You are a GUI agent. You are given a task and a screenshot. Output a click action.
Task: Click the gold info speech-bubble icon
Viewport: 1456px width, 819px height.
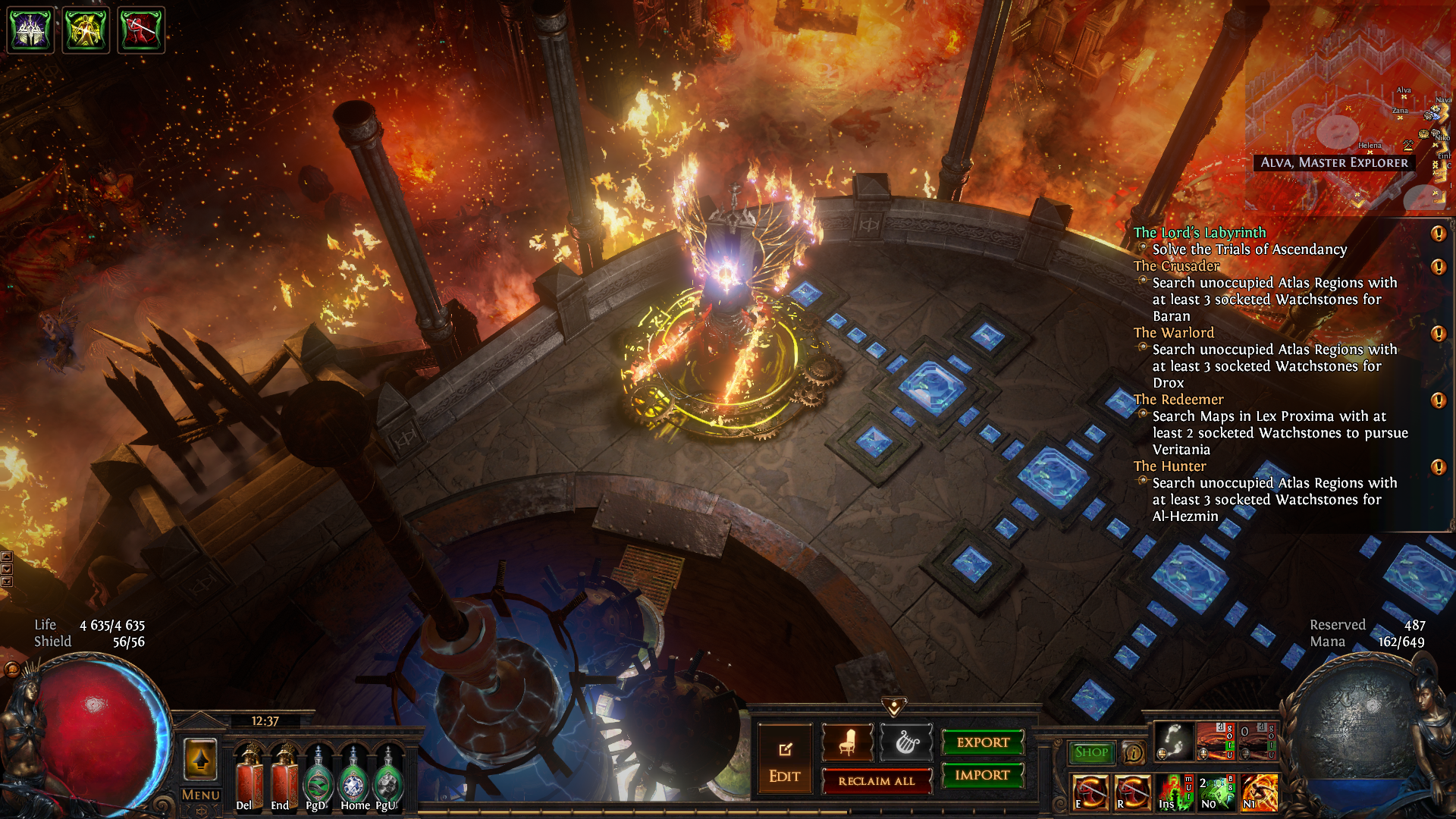click(x=1133, y=752)
